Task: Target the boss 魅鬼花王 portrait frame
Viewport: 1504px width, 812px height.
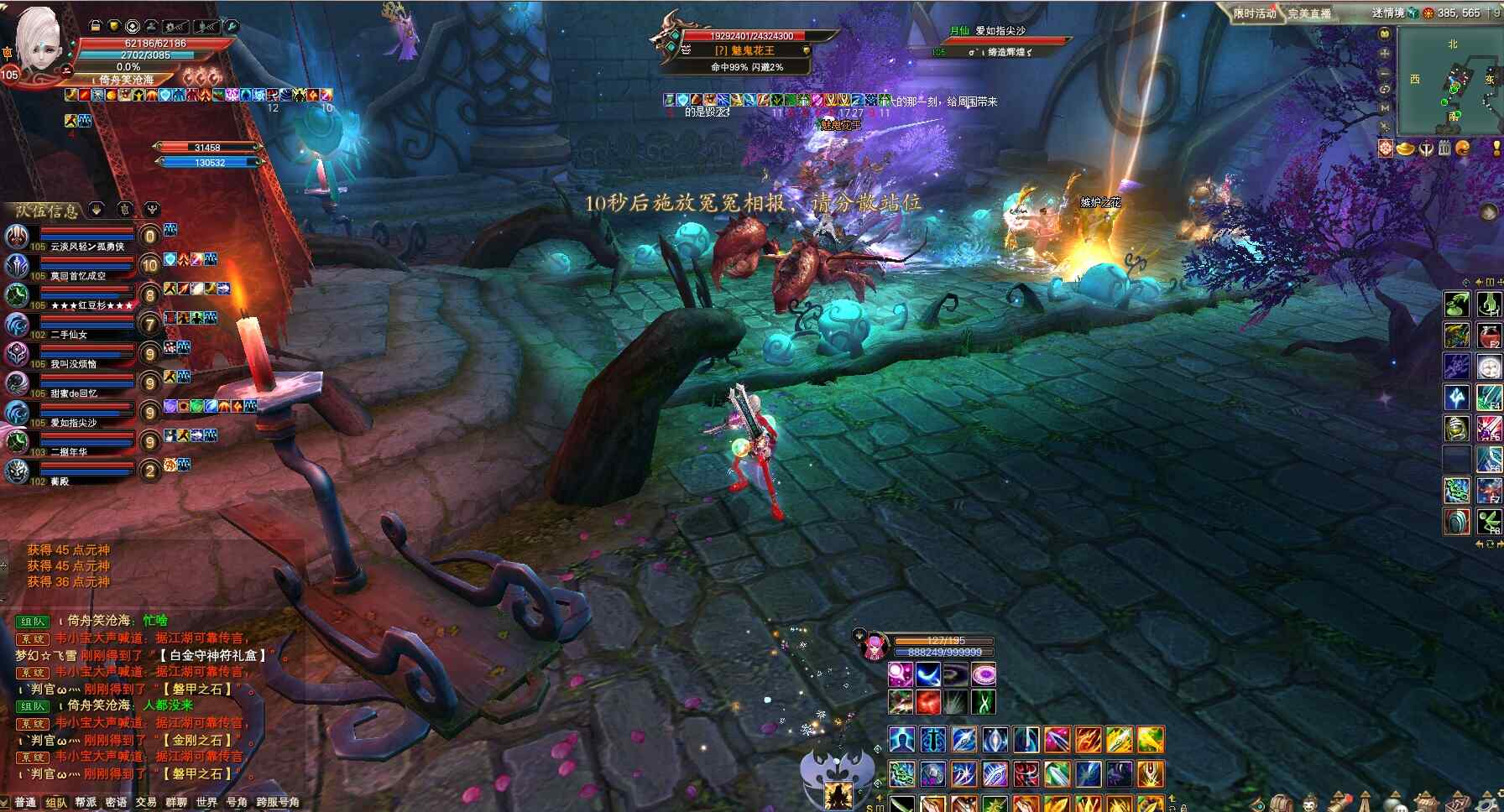Action: [x=671, y=38]
